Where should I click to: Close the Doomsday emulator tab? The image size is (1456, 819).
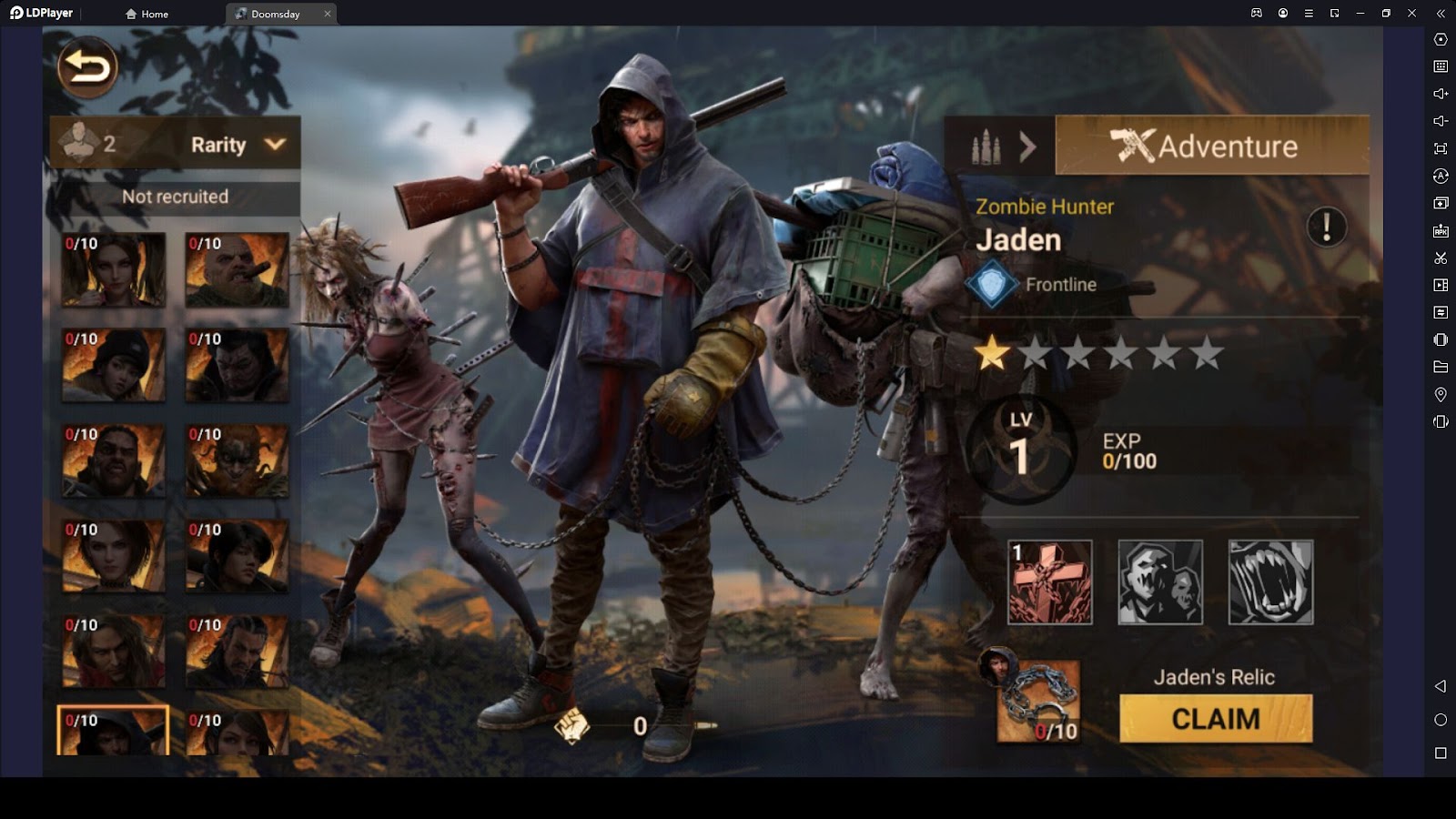[328, 14]
